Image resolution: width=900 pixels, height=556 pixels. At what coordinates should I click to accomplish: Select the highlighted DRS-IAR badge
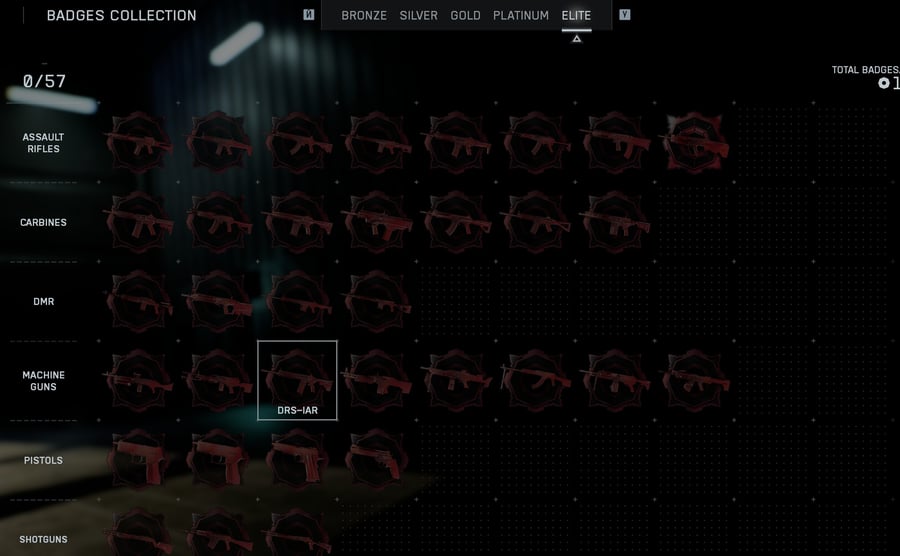coord(297,379)
